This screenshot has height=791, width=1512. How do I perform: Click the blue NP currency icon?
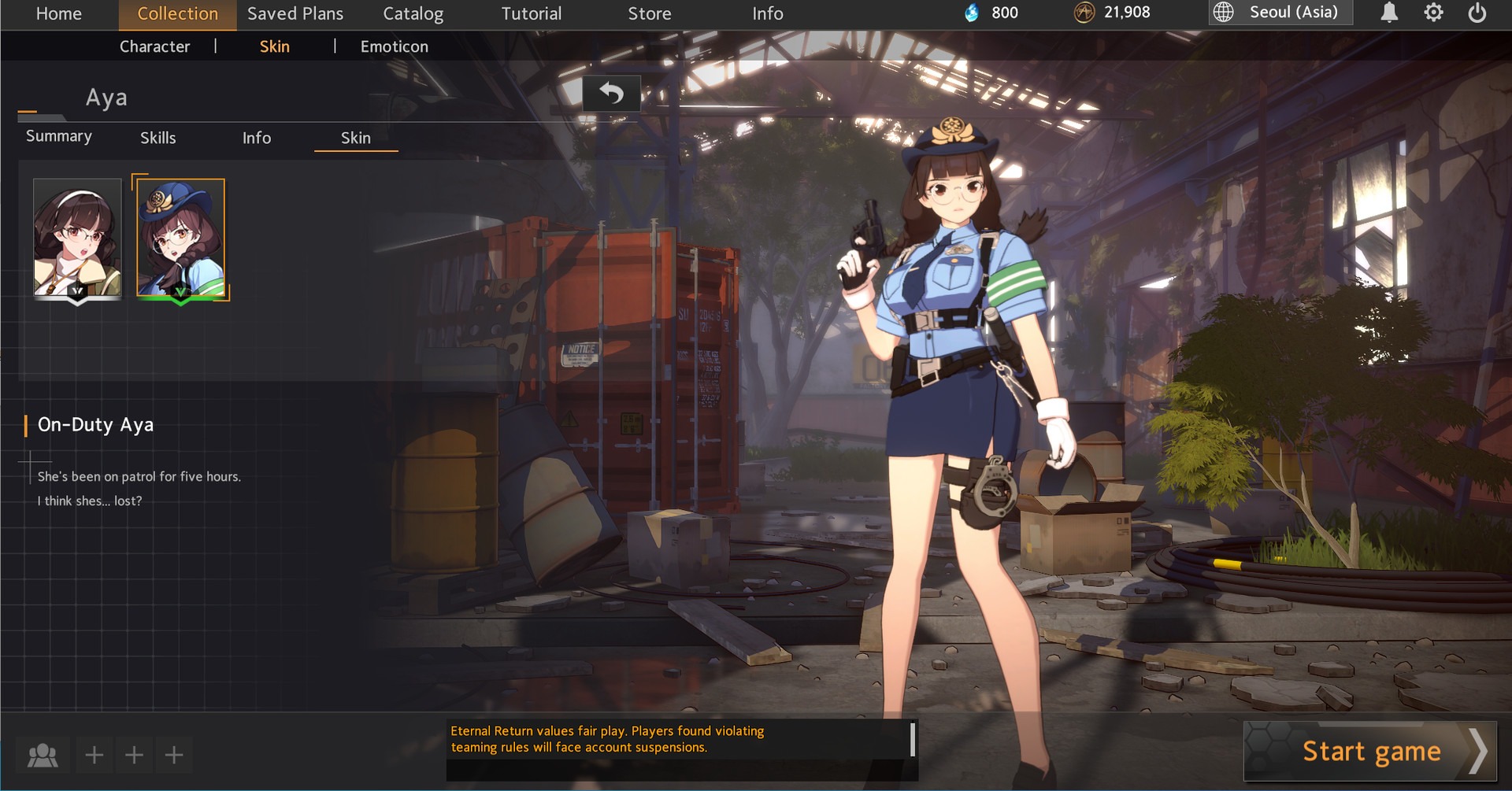974,13
